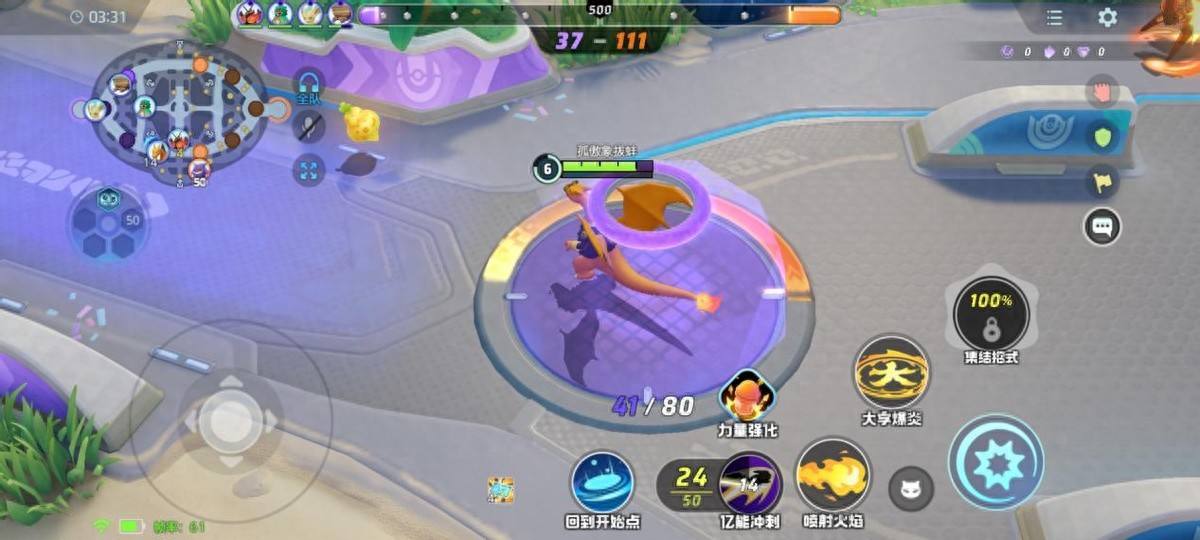Open the settings gear menu
The image size is (1200, 540).
click(x=1108, y=18)
